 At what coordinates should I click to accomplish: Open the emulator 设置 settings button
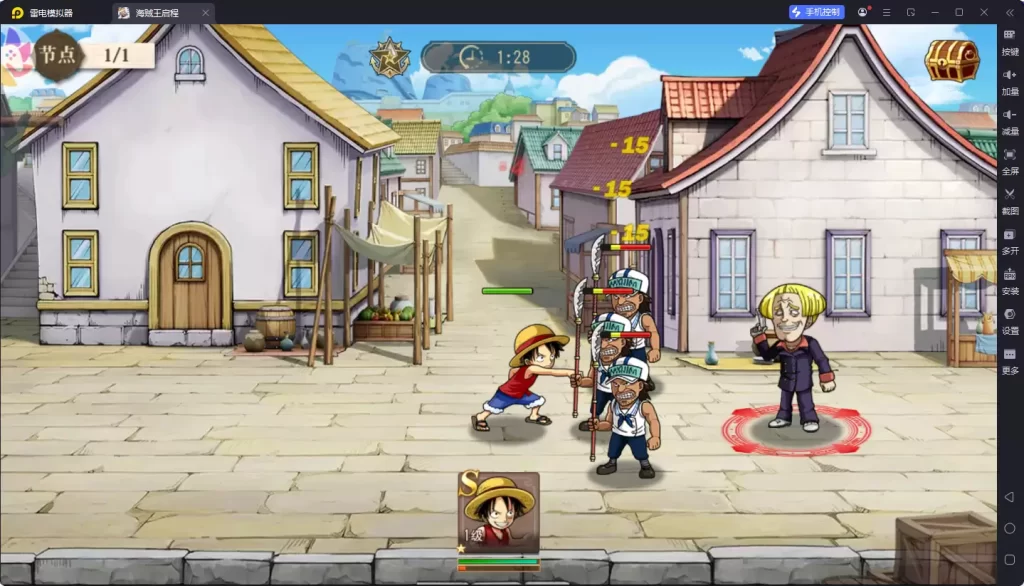[x=1010, y=320]
